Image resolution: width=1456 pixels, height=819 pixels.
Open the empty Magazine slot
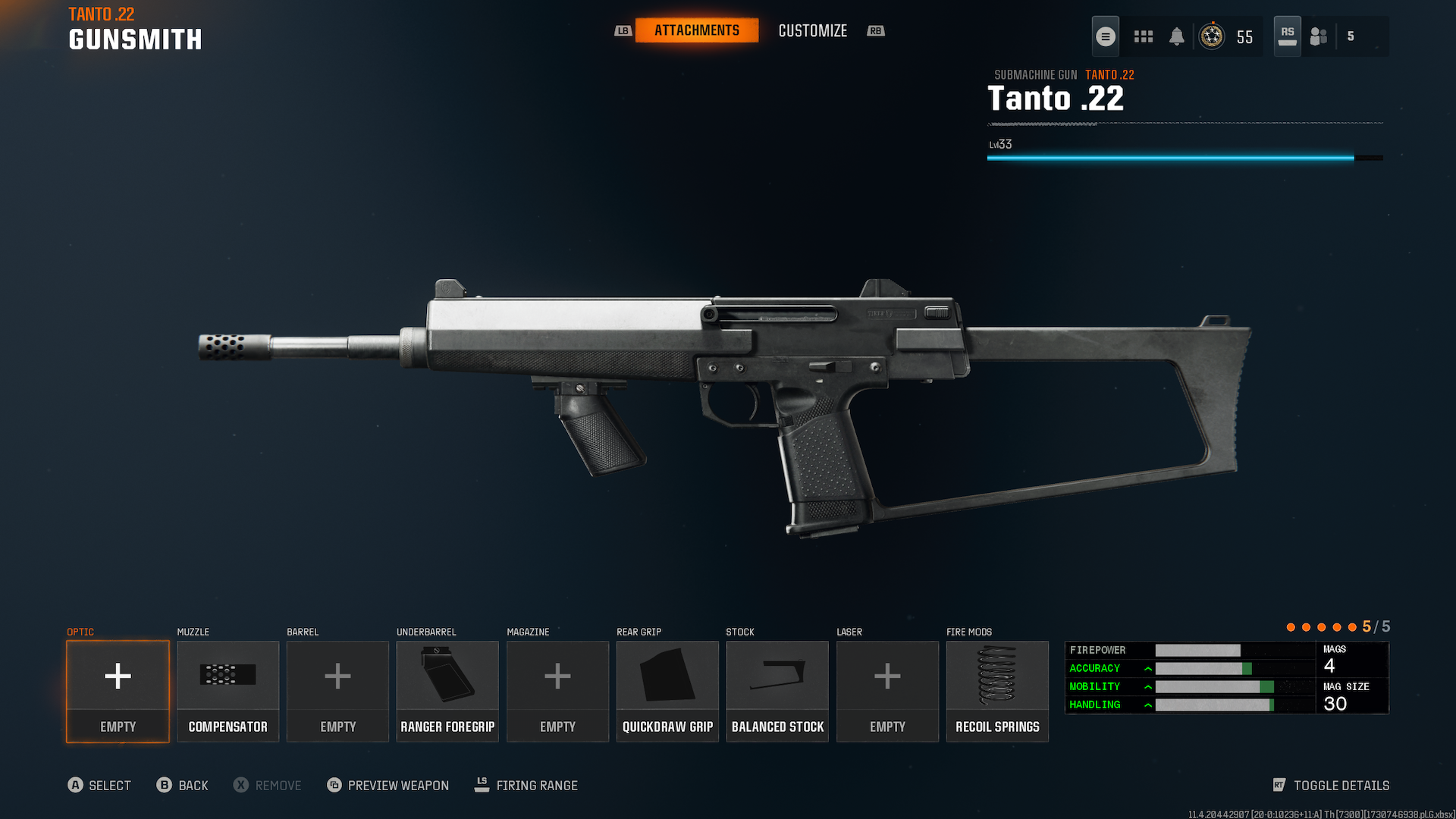click(x=557, y=691)
